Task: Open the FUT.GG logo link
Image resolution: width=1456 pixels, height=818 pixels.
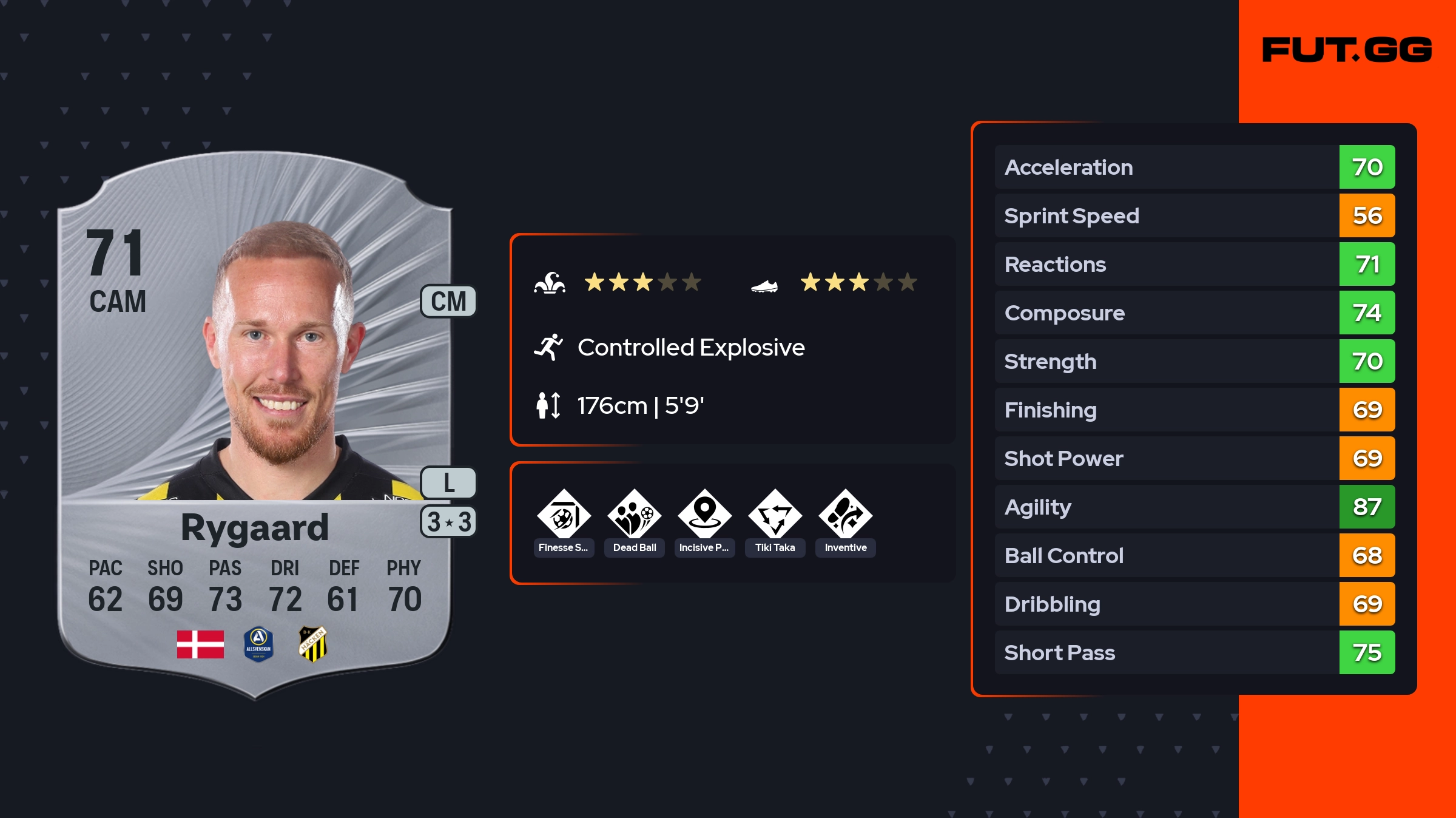Action: [x=1347, y=50]
